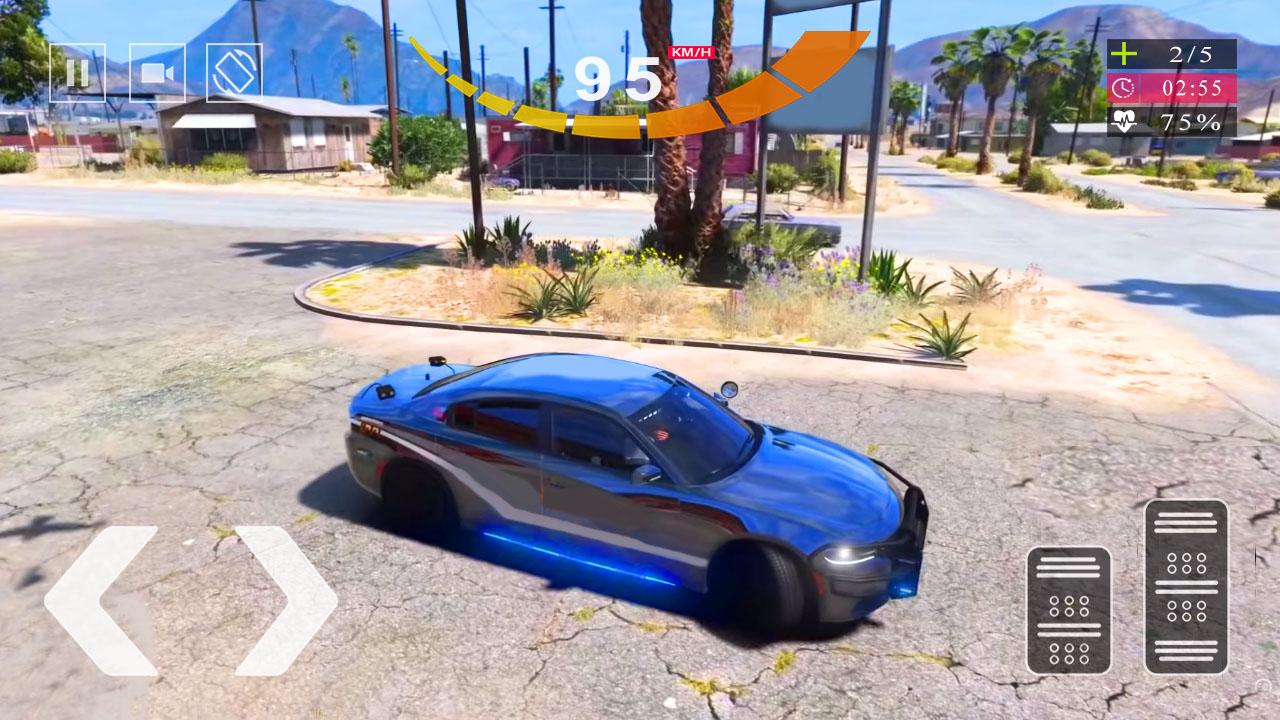The image size is (1280, 720).
Task: Toggle pause on the race
Action: tap(80, 71)
